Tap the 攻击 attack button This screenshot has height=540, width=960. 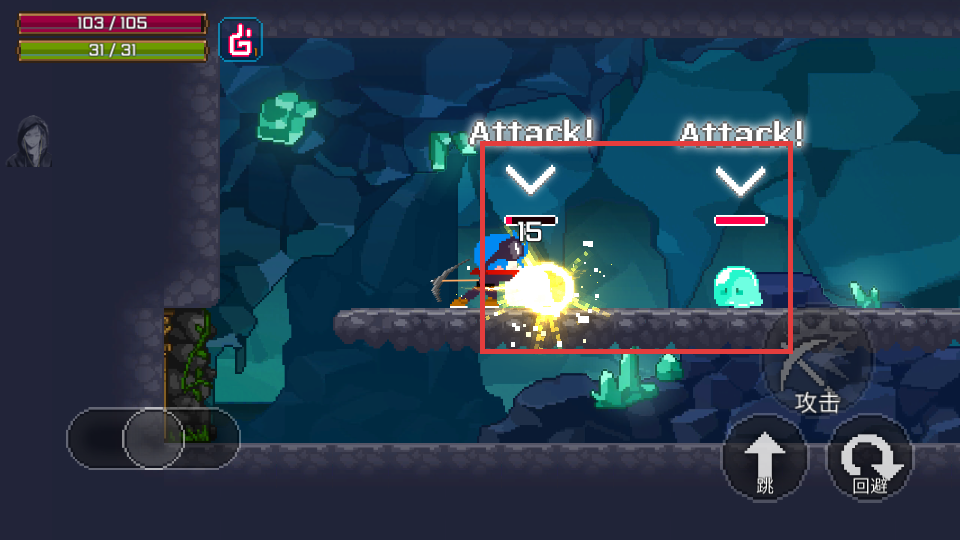(x=818, y=364)
